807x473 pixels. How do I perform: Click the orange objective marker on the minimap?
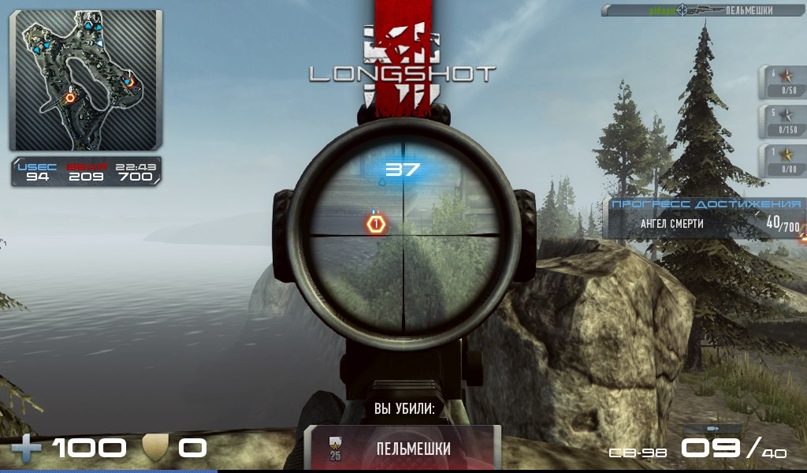pyautogui.click(x=70, y=97)
